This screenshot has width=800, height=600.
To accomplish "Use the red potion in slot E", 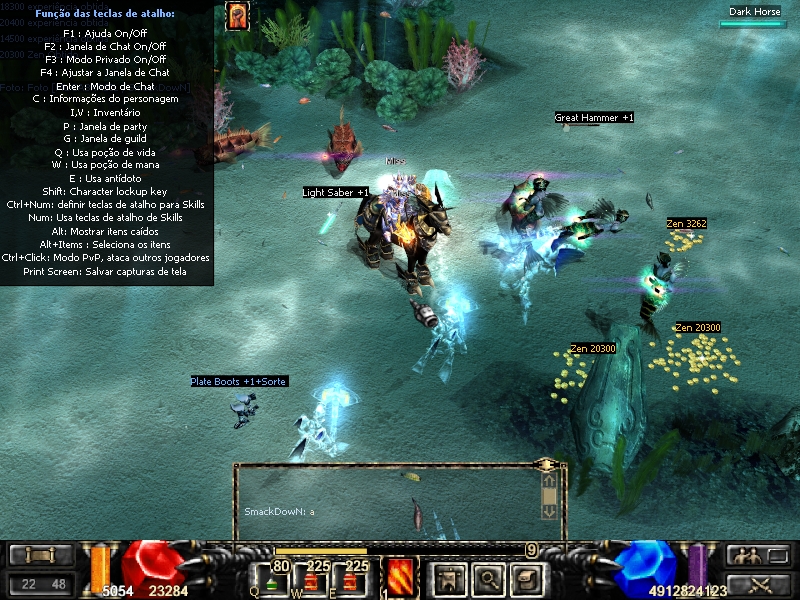I will click(349, 580).
